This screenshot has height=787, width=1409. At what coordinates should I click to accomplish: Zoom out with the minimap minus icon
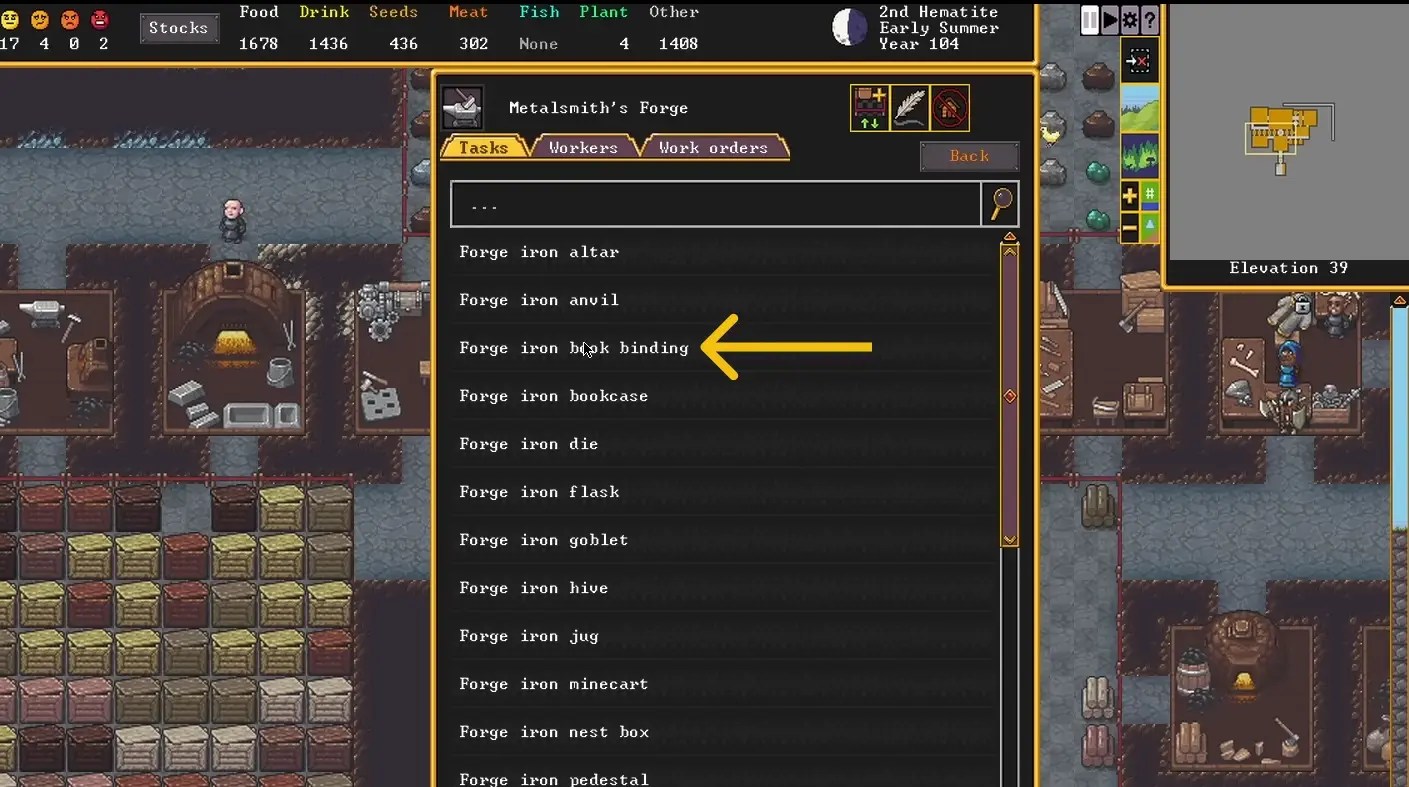tap(1131, 226)
